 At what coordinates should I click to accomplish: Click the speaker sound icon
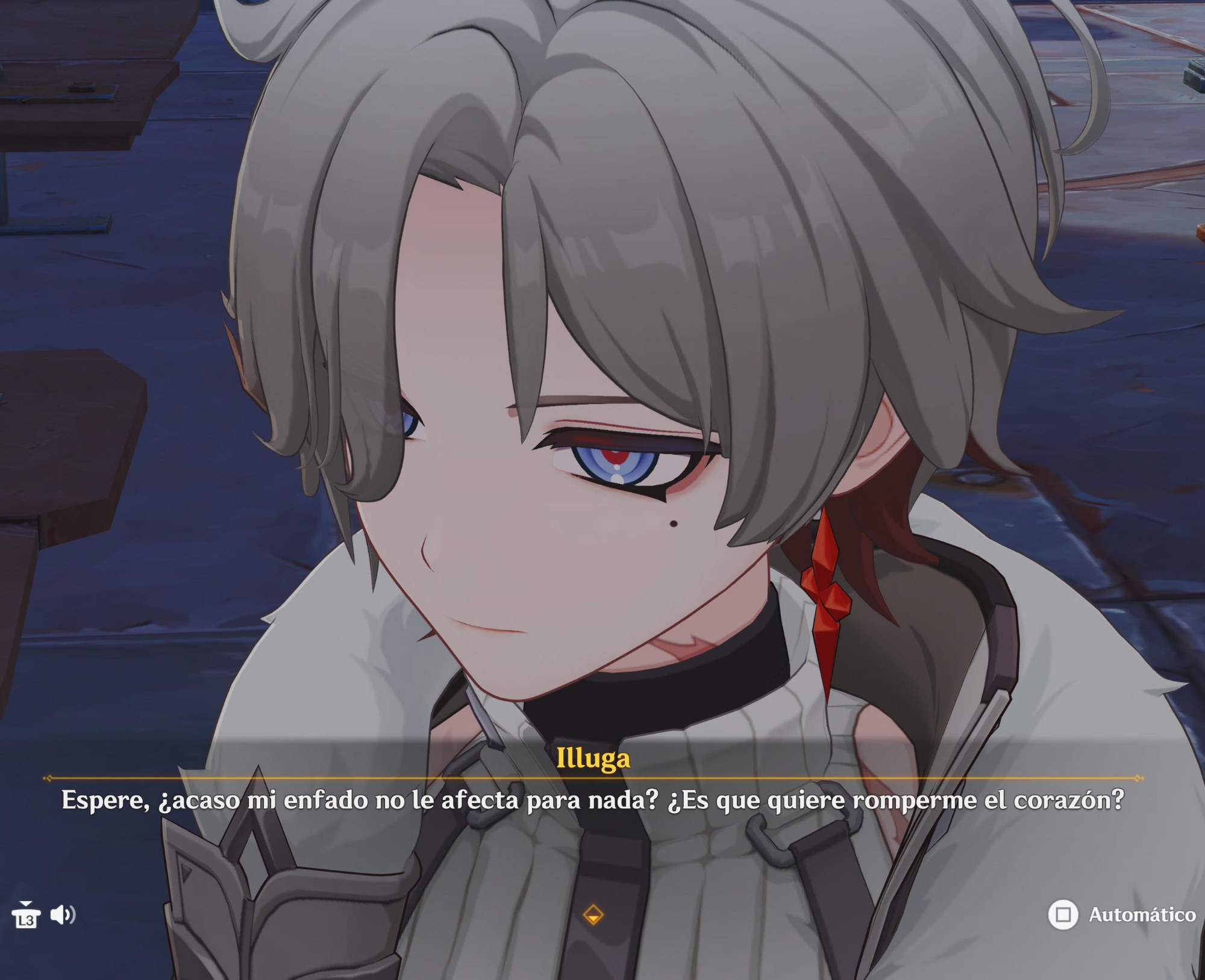pyautogui.click(x=63, y=915)
